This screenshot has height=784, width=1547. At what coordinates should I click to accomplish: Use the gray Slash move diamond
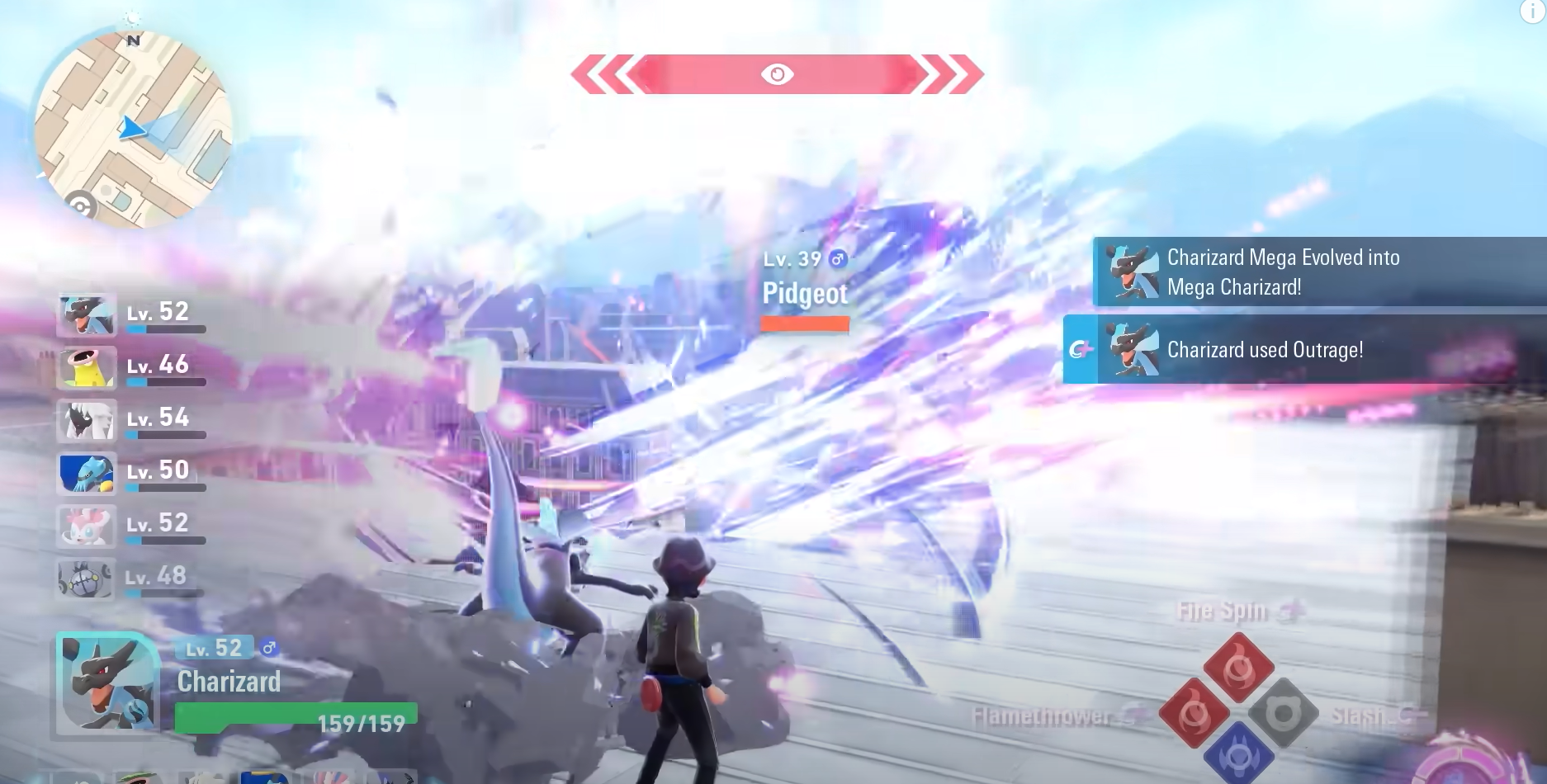1283,712
